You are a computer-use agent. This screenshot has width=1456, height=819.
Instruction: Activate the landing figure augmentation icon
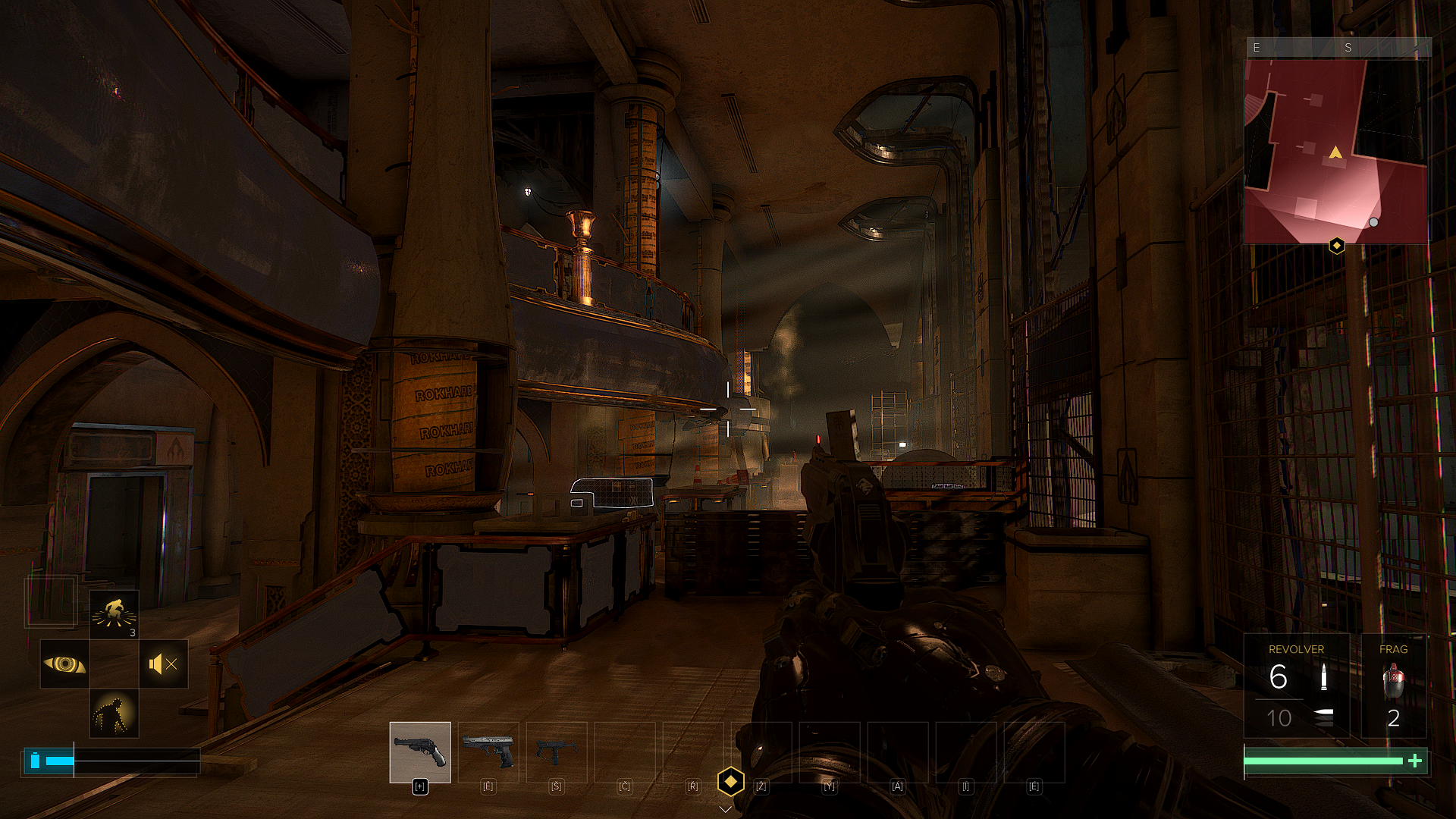114,614
